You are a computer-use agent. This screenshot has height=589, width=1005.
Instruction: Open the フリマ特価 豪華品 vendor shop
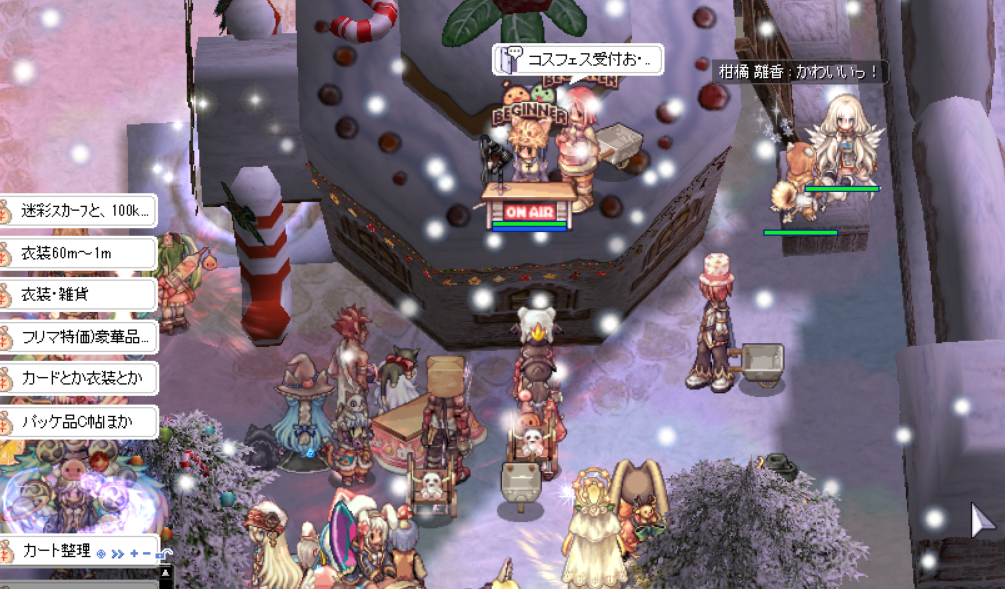point(78,337)
